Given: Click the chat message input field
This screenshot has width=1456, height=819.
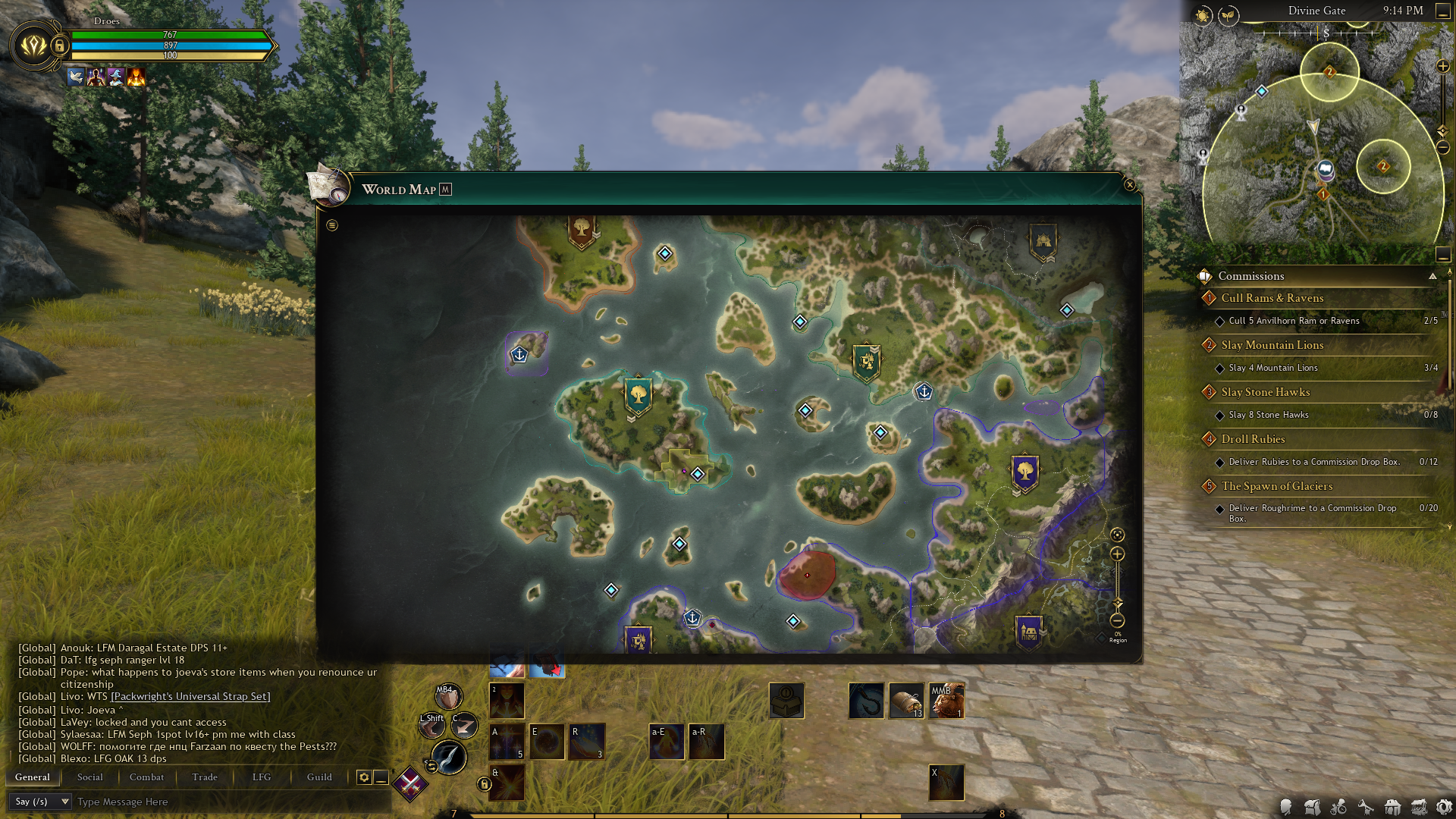Looking at the screenshot, I should click(227, 802).
